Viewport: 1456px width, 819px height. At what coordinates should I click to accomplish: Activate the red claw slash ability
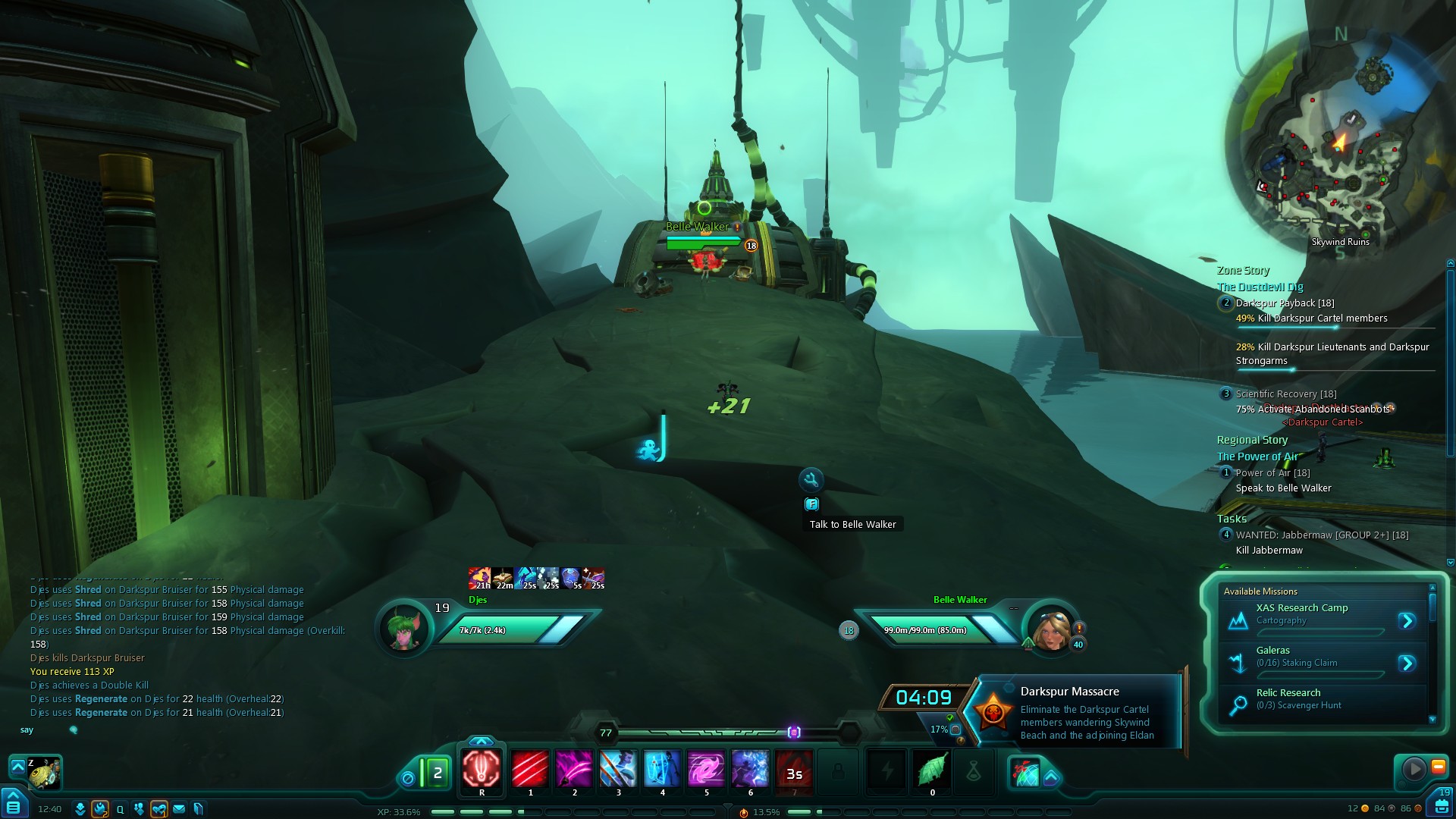(x=530, y=770)
